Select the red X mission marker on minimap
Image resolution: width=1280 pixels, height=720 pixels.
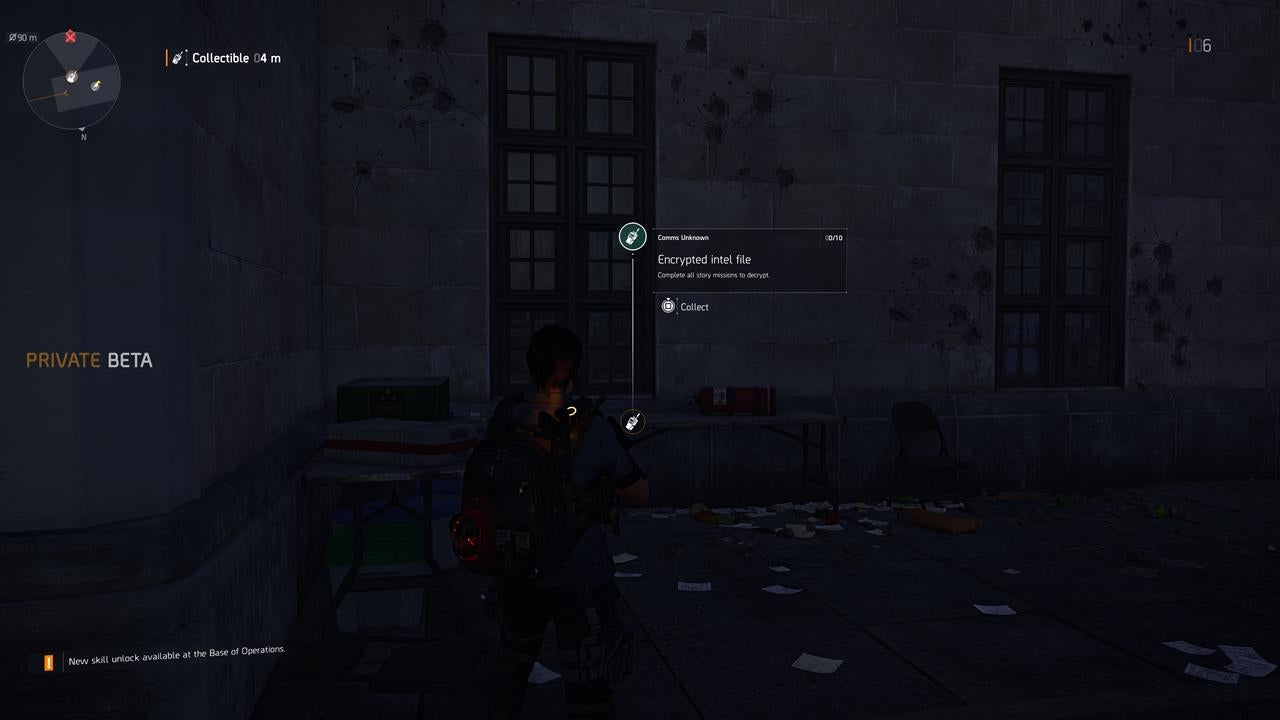tap(68, 35)
